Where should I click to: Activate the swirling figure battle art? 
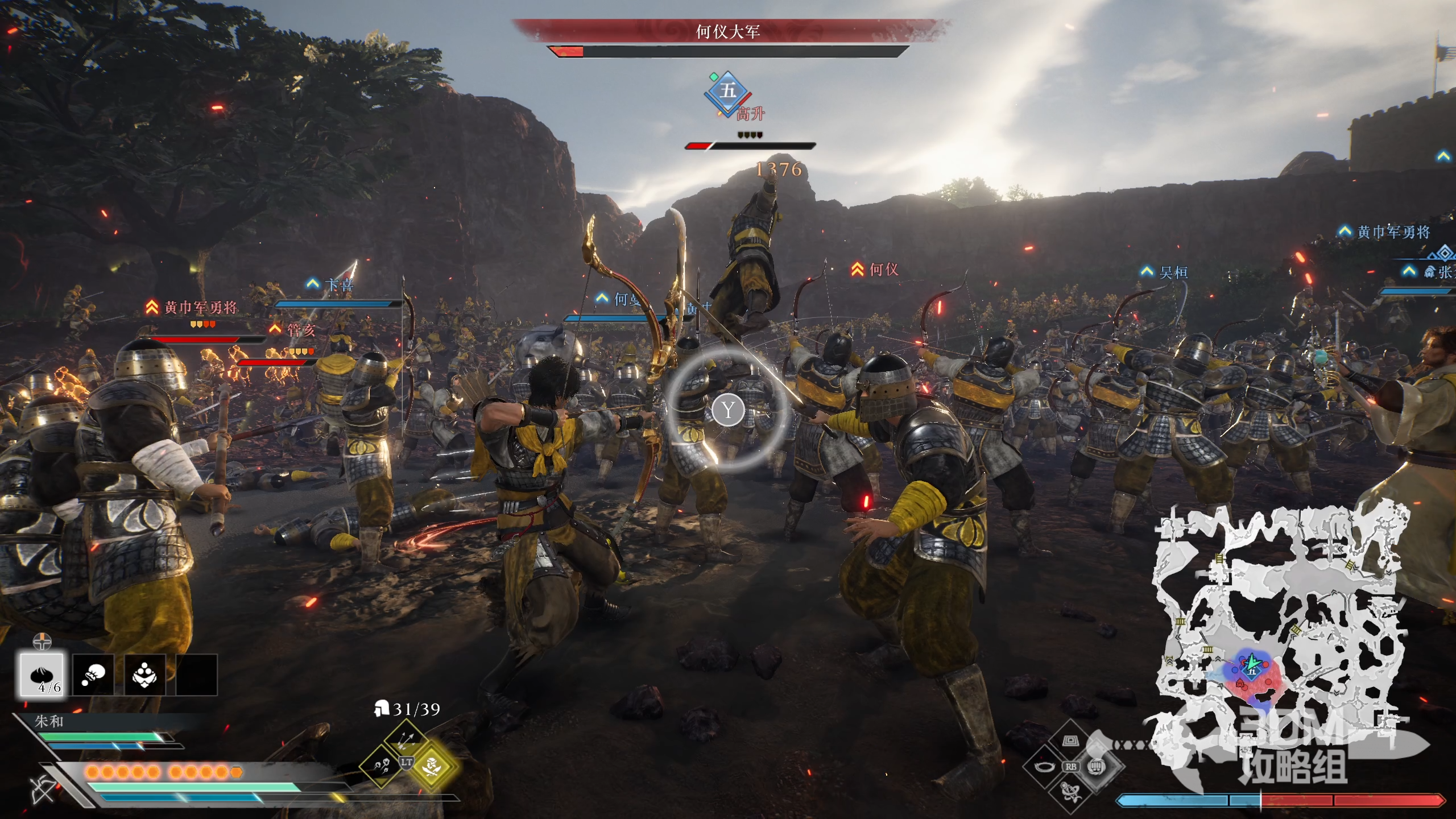tap(1070, 792)
